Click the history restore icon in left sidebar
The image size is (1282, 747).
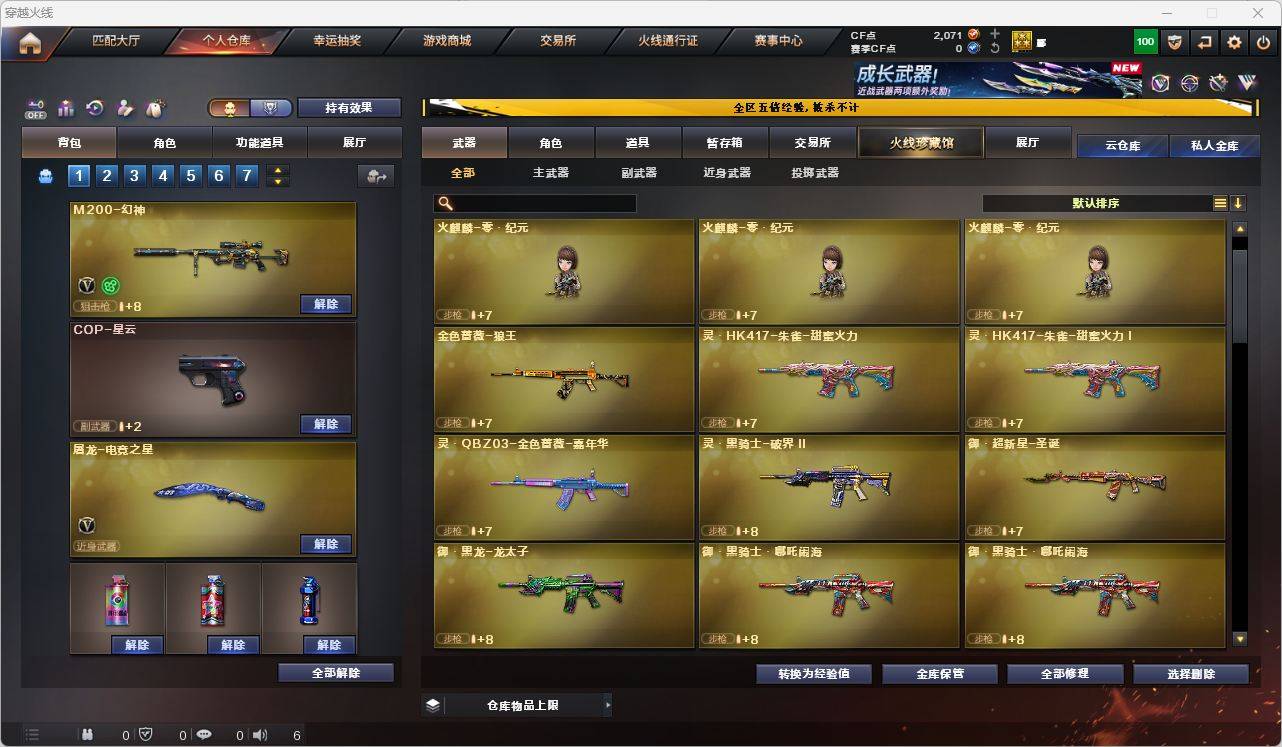(x=94, y=108)
